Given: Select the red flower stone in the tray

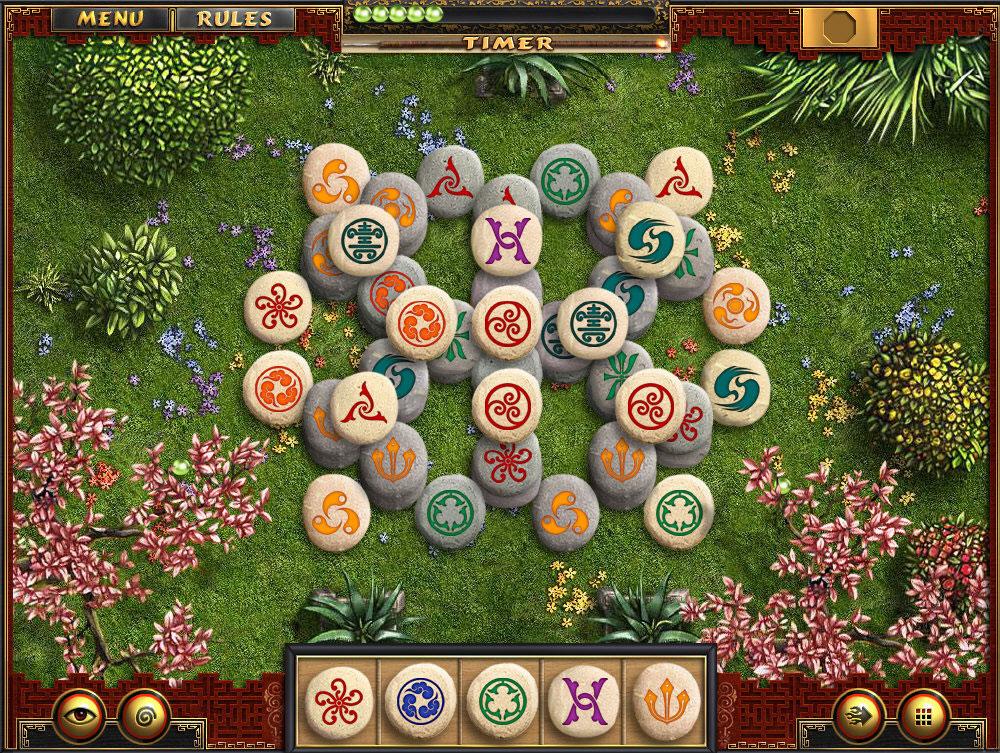Looking at the screenshot, I should [334, 695].
